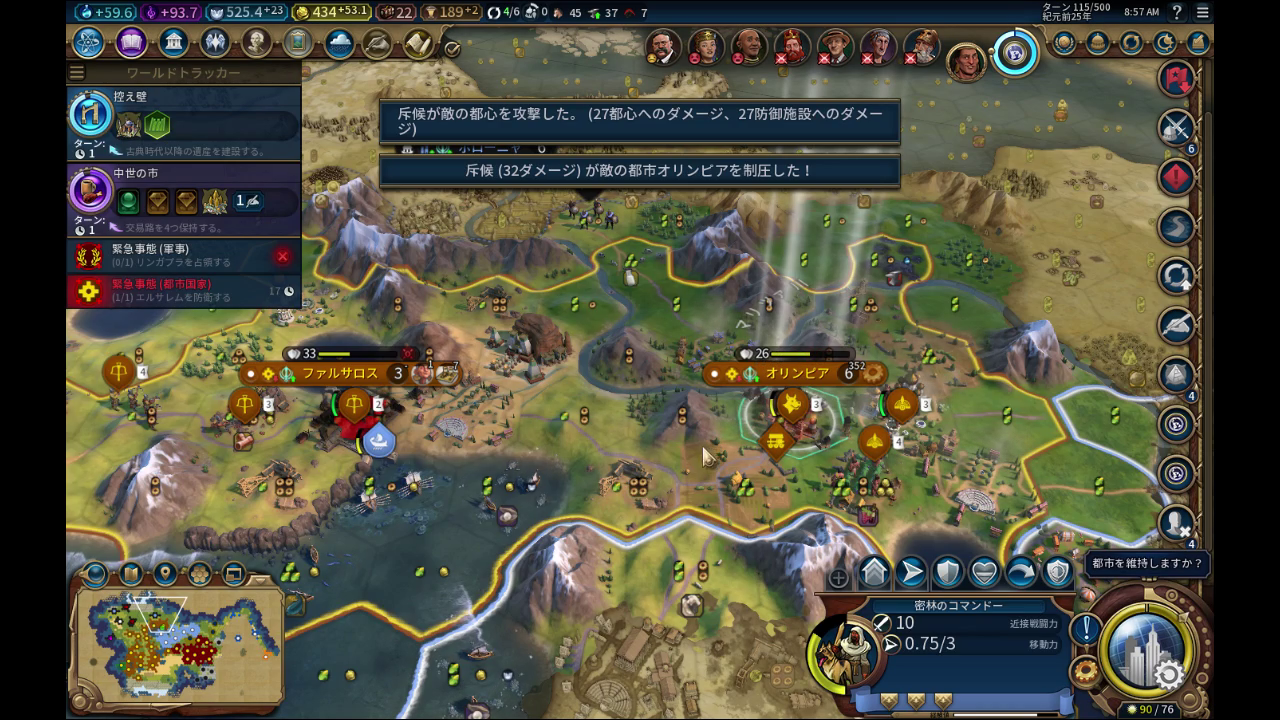Select the heal heart unit action
The height and width of the screenshot is (720, 1280).
point(984,572)
